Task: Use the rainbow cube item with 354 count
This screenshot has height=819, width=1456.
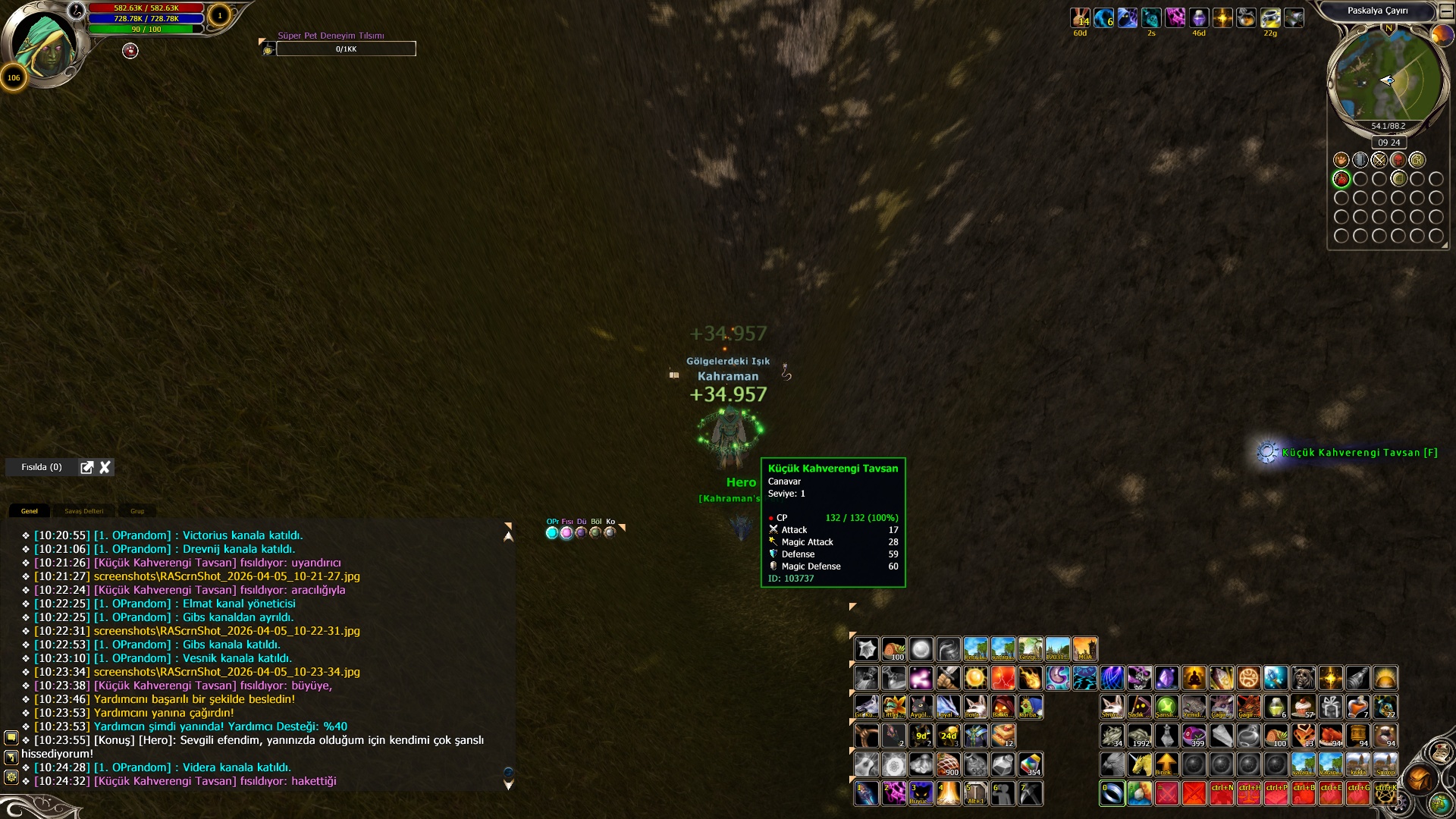Action: [1030, 764]
